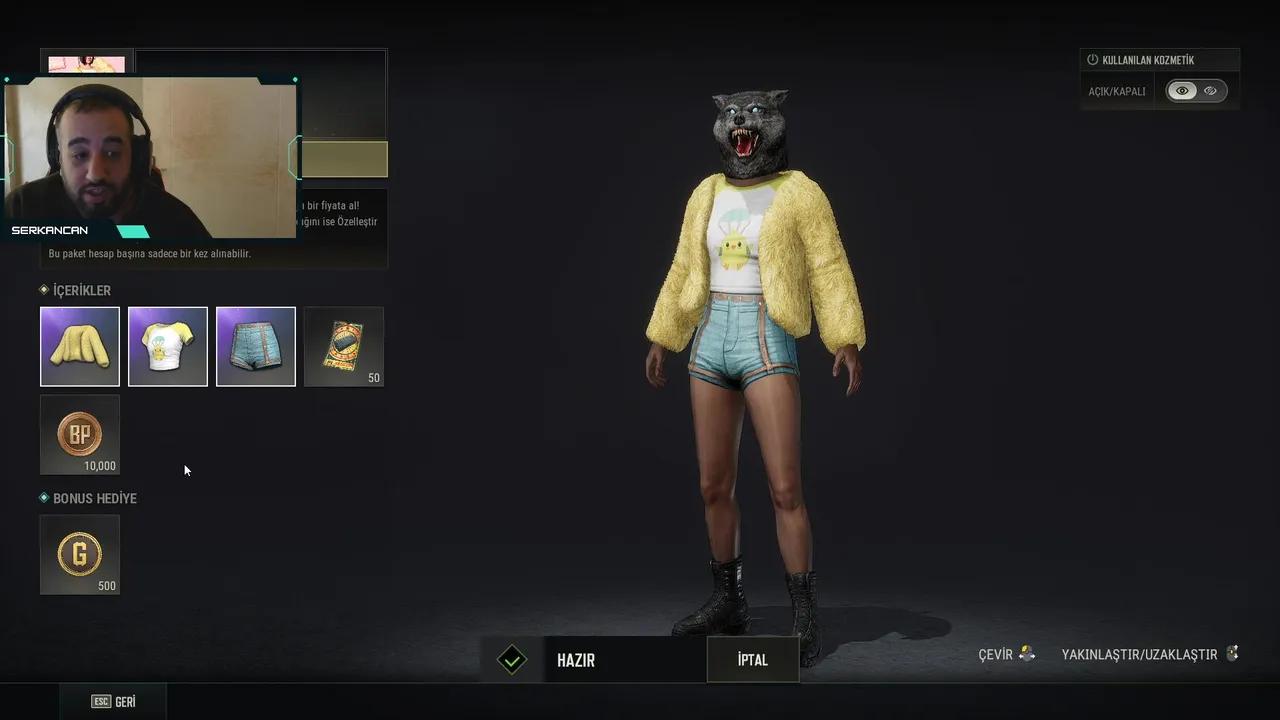Click the İPTAL cancel button
The image size is (1280, 720).
coord(752,660)
